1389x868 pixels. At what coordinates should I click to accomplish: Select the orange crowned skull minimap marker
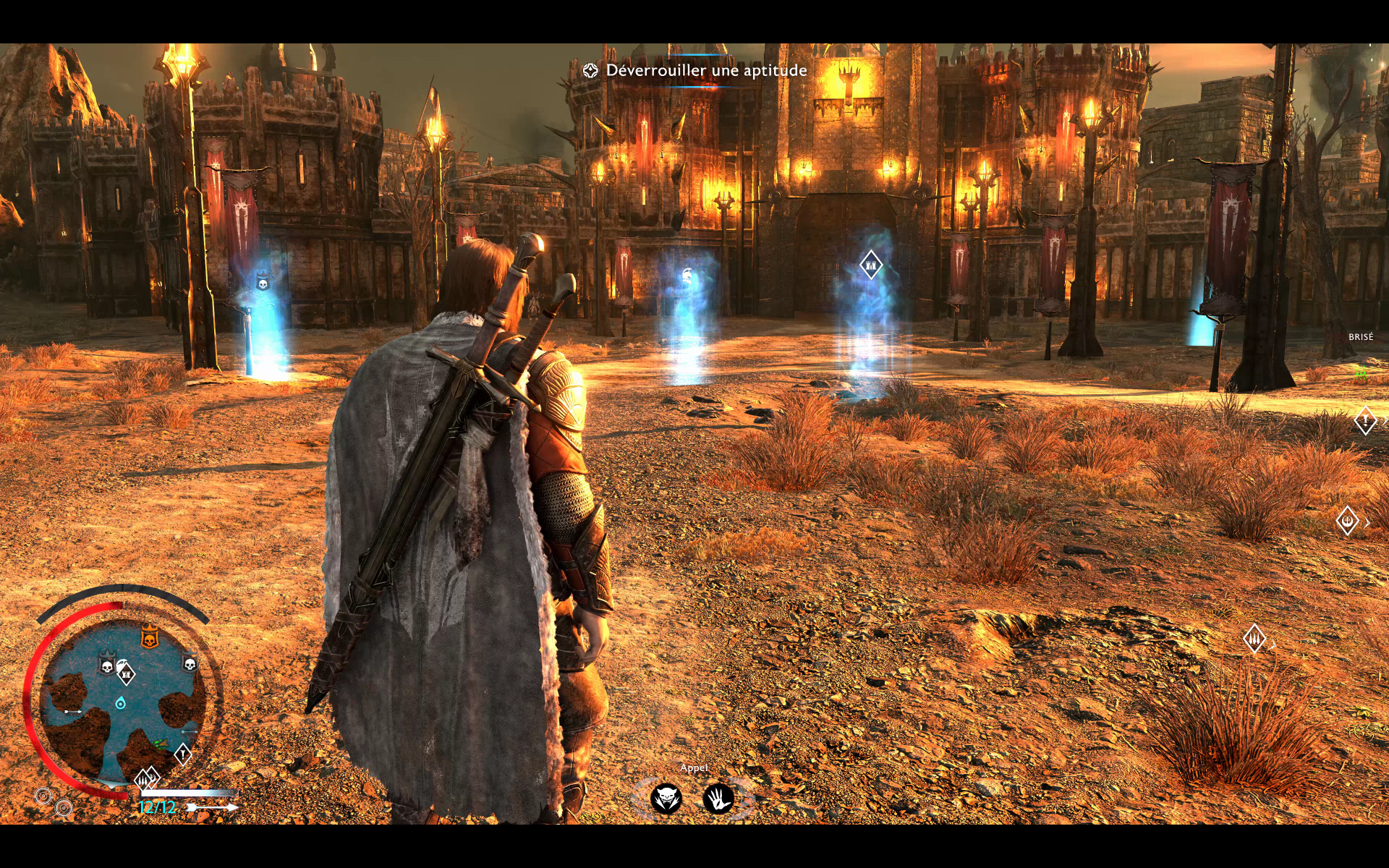(x=149, y=638)
